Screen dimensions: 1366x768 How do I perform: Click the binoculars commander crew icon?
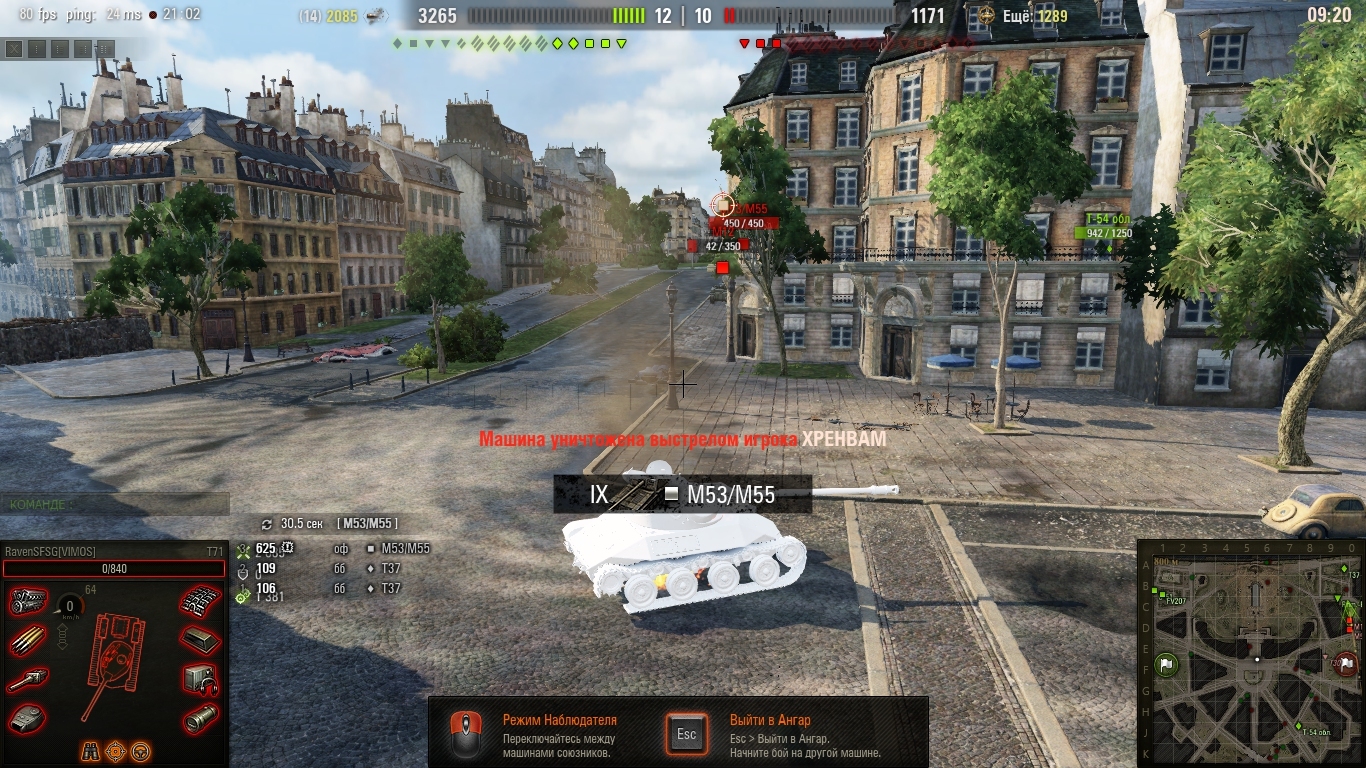coord(90,750)
